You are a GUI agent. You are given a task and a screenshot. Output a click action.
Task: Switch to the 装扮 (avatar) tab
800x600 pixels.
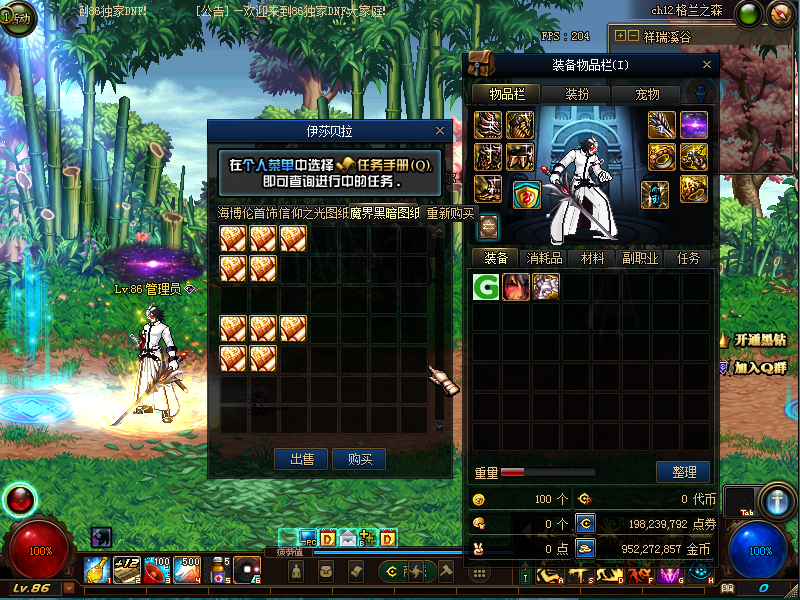click(577, 94)
